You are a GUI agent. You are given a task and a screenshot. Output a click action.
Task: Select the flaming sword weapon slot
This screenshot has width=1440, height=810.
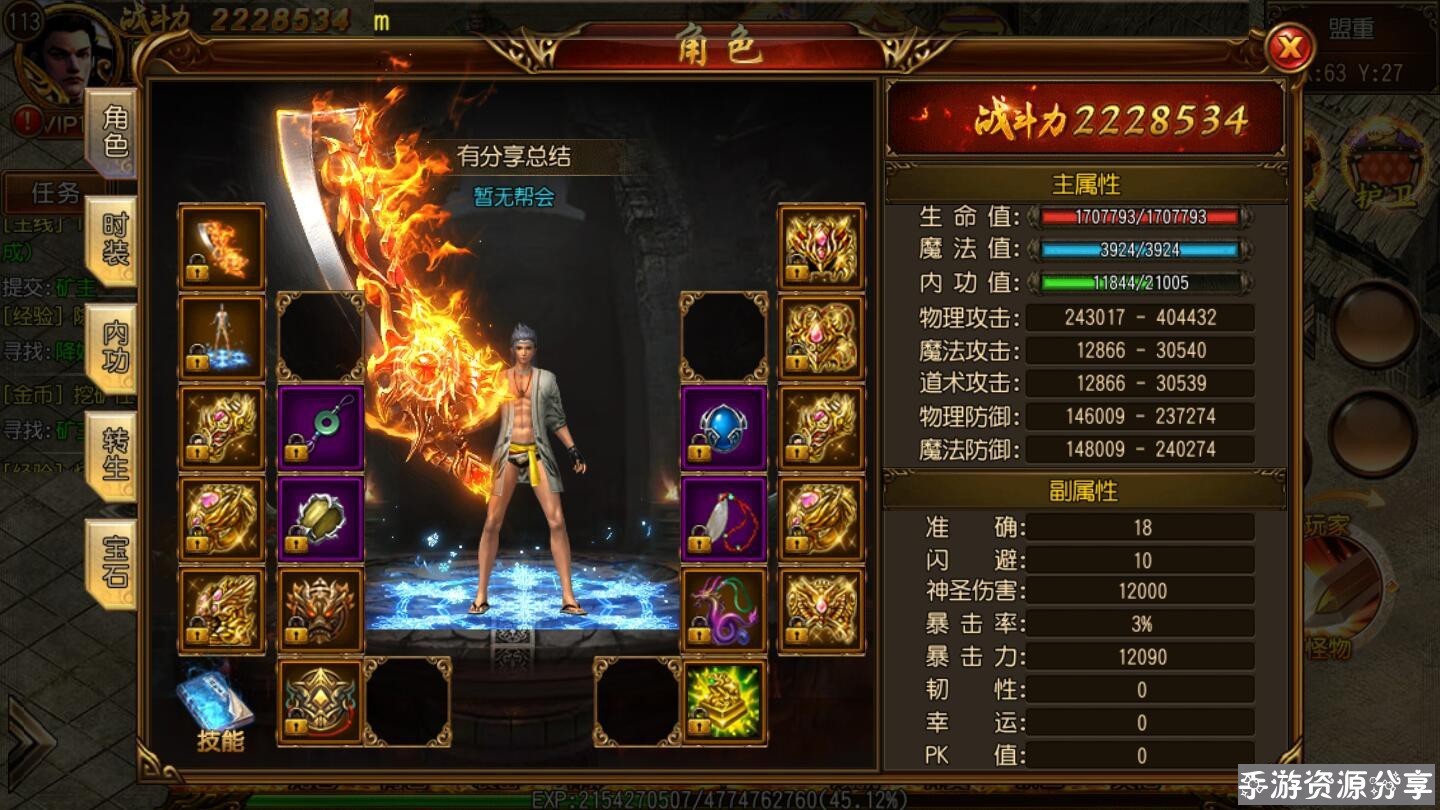point(221,247)
